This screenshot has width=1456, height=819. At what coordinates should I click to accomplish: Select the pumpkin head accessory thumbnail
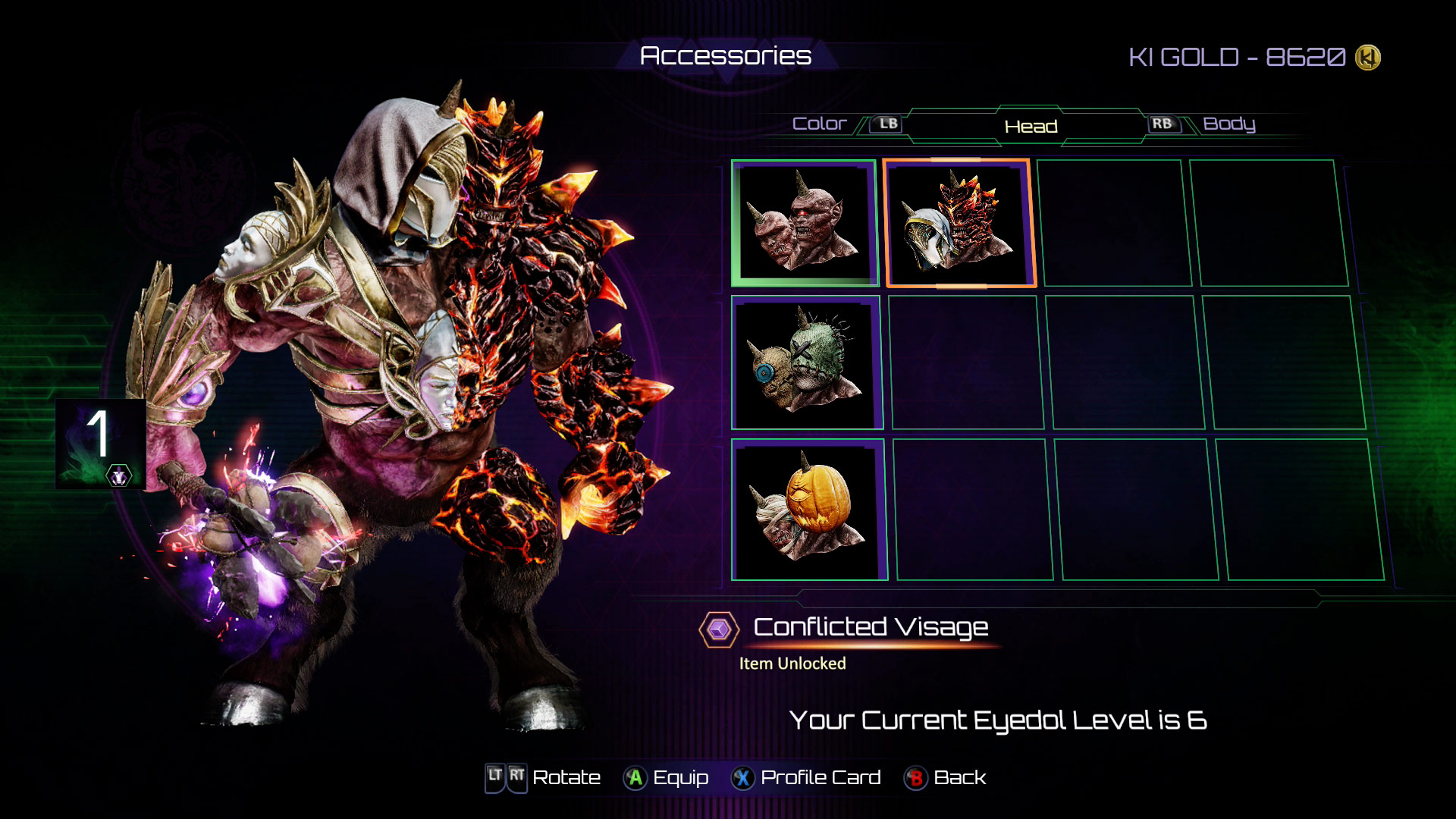click(x=805, y=510)
